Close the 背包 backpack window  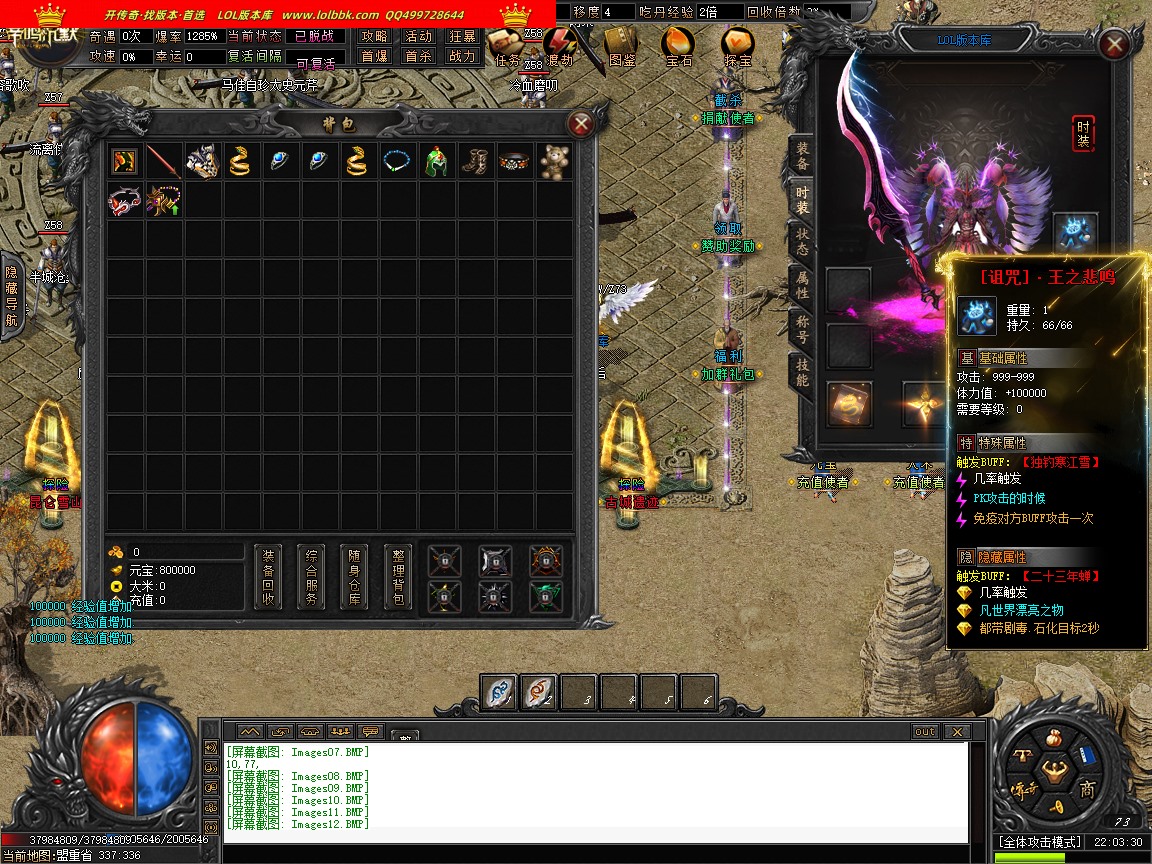(x=580, y=124)
